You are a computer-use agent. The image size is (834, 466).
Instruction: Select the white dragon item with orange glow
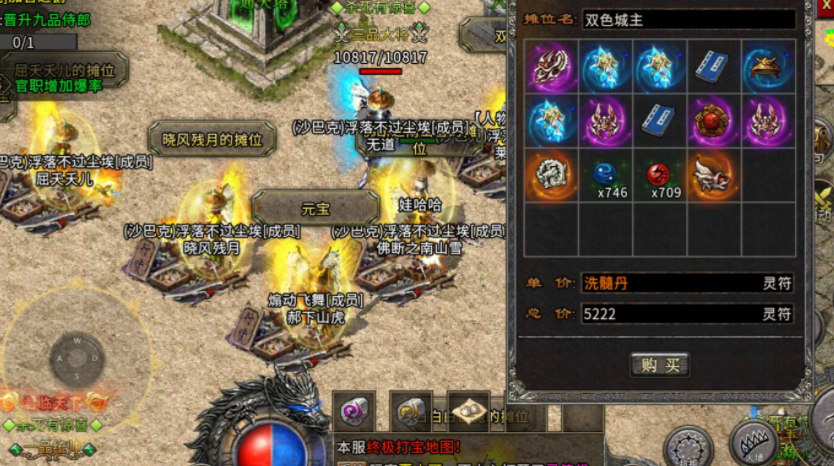(552, 175)
